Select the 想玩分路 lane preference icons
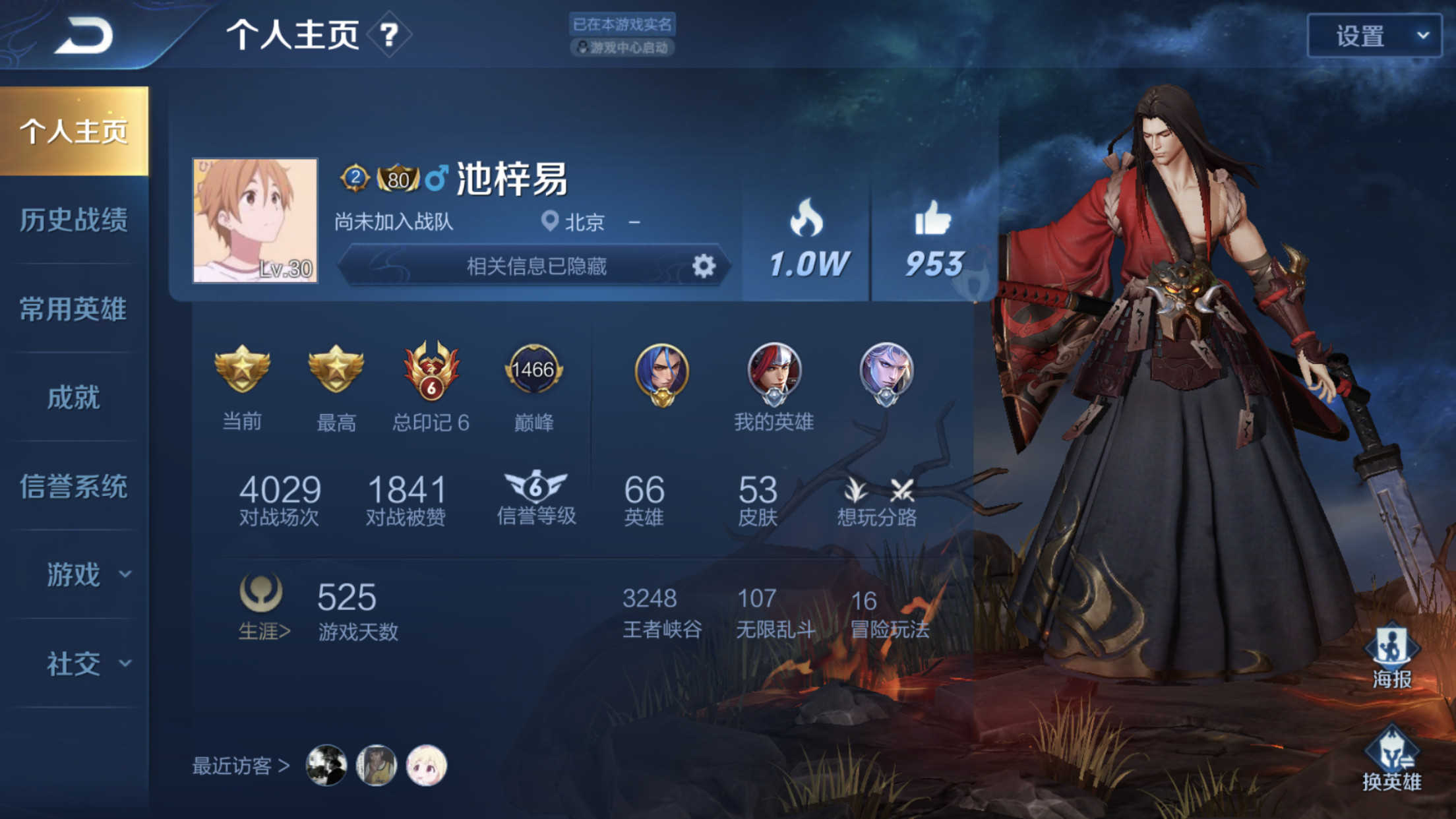Viewport: 1456px width, 819px height. (x=877, y=501)
